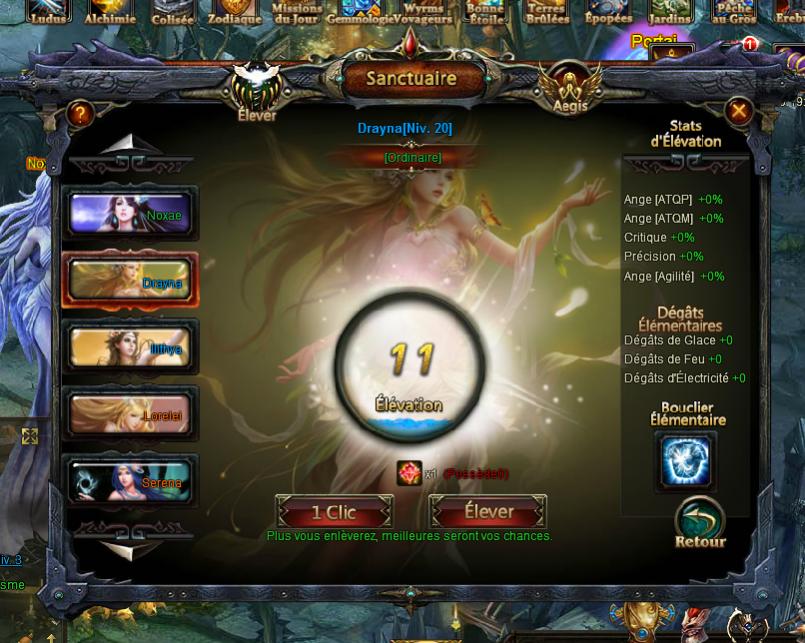The height and width of the screenshot is (643, 805).
Task: Choose the angel Ilithya
Action: coord(132,348)
